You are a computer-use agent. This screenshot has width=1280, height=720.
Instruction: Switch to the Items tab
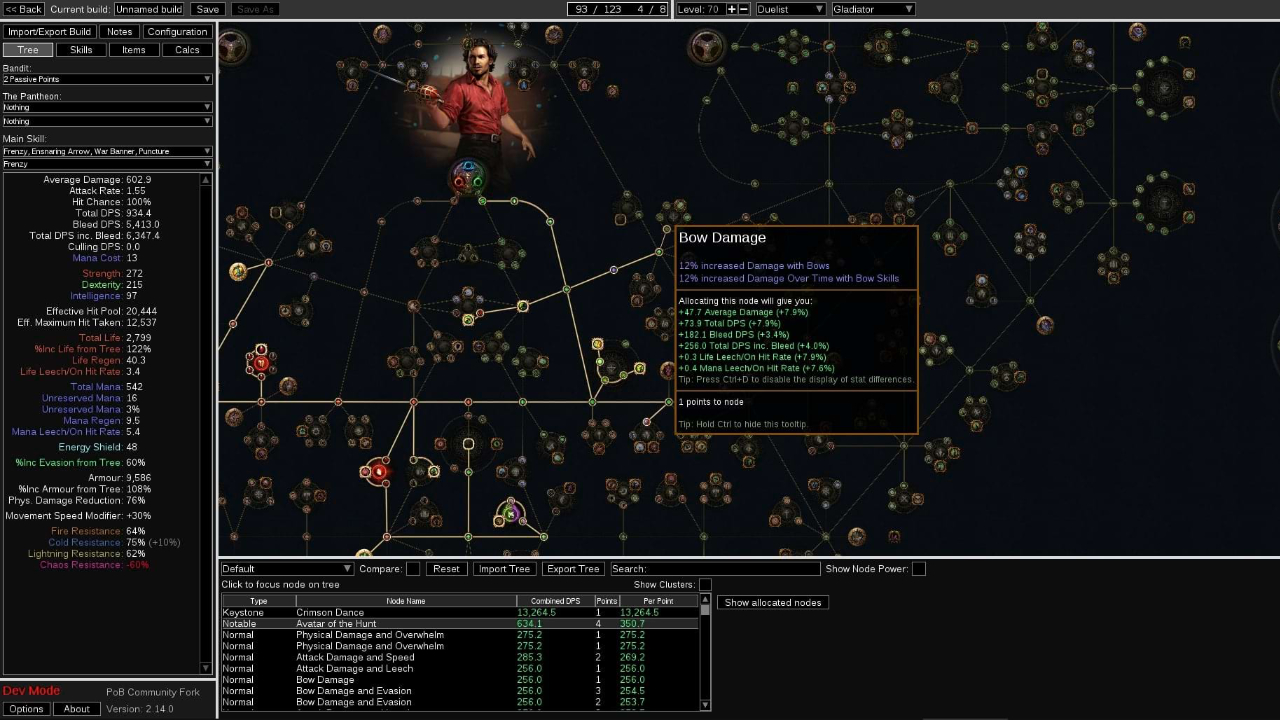pos(134,50)
